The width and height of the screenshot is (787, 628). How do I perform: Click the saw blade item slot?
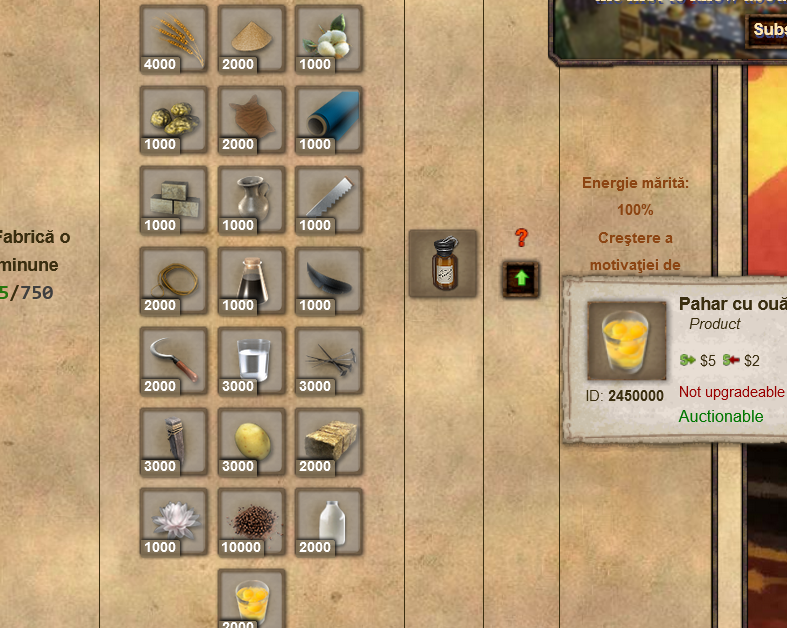tap(329, 200)
